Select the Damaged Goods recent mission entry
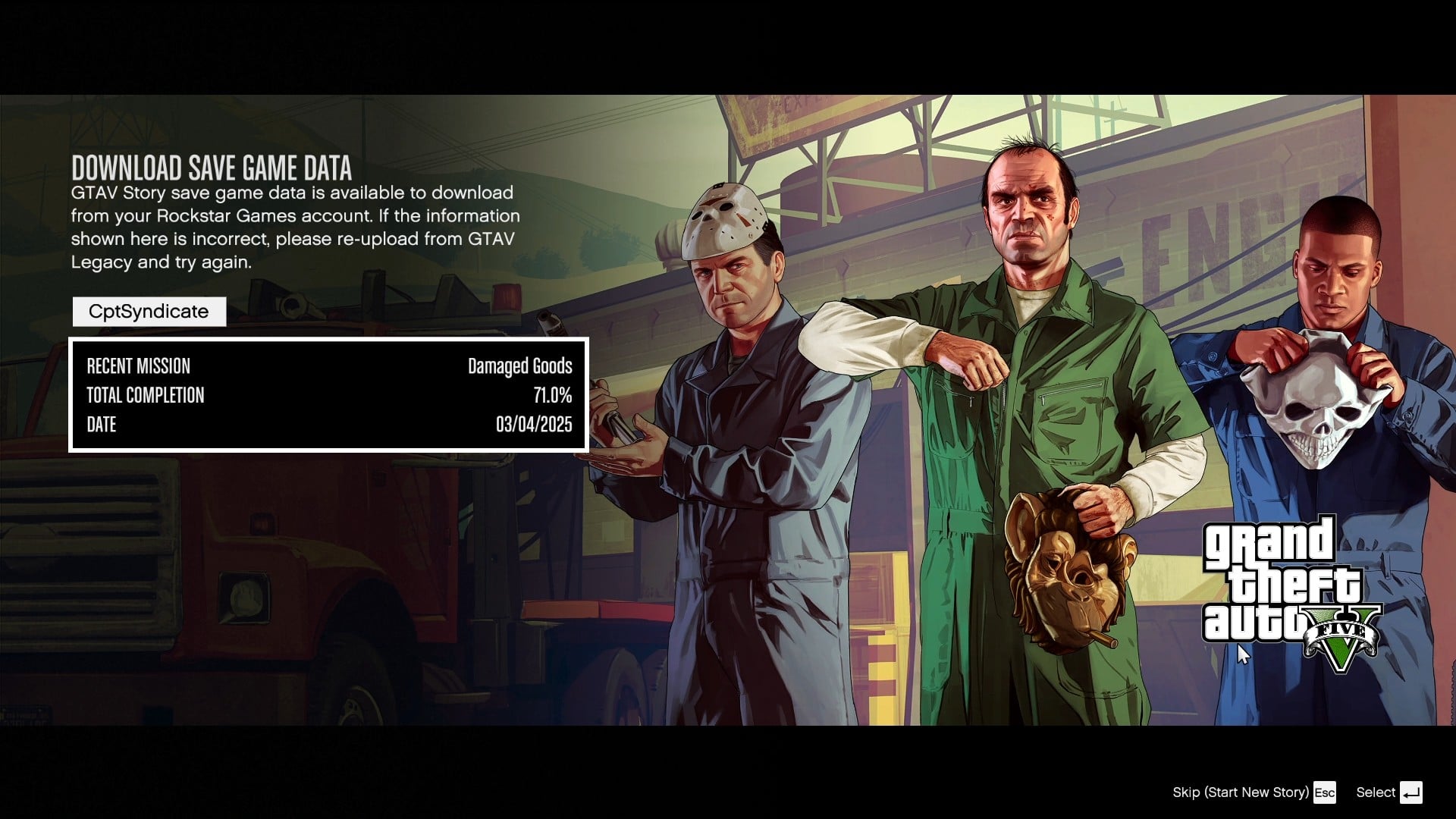The height and width of the screenshot is (819, 1456). tap(519, 366)
